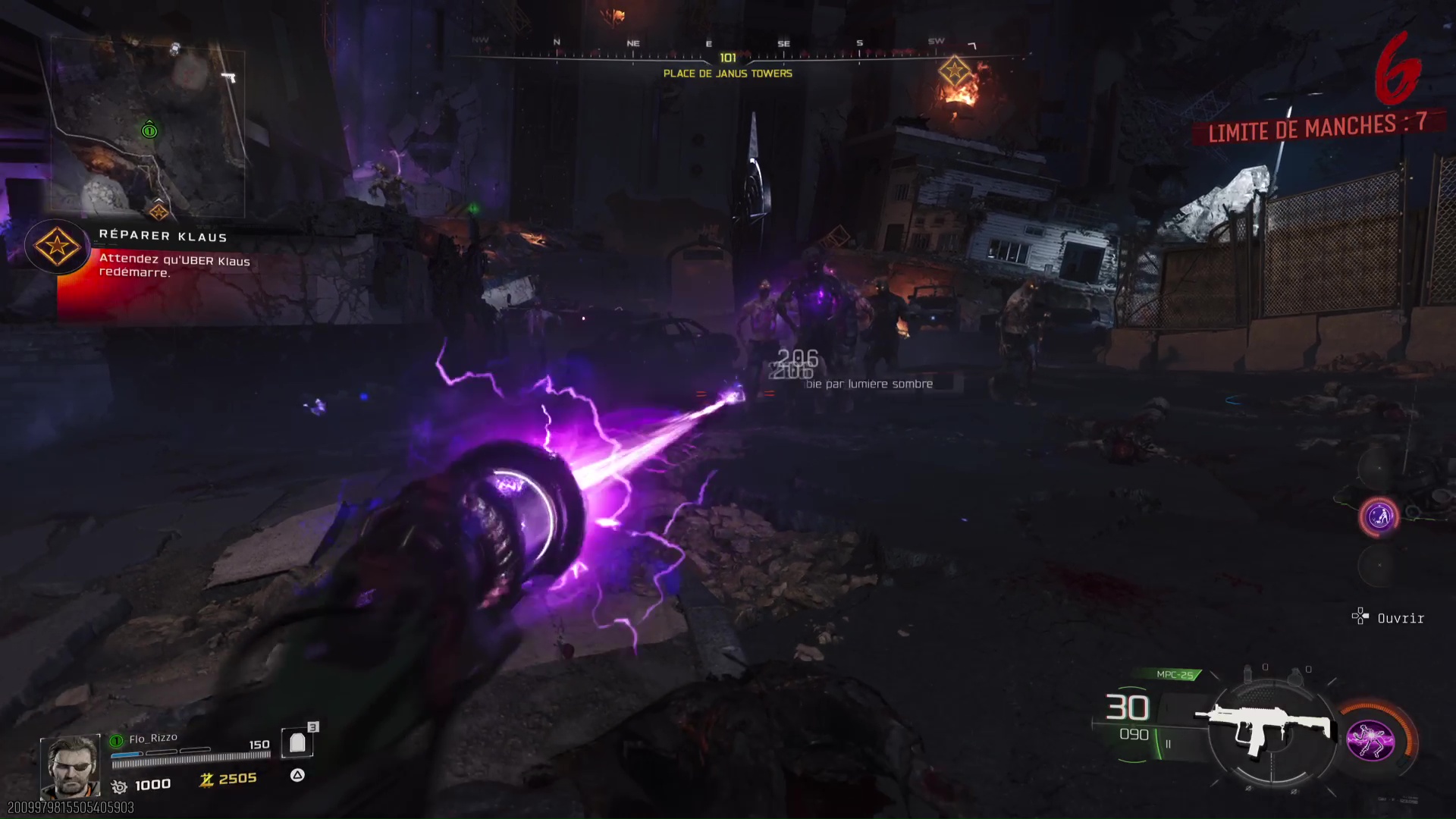Click the salvage gear icon beside 1000
The width and height of the screenshot is (1456, 819).
[119, 785]
